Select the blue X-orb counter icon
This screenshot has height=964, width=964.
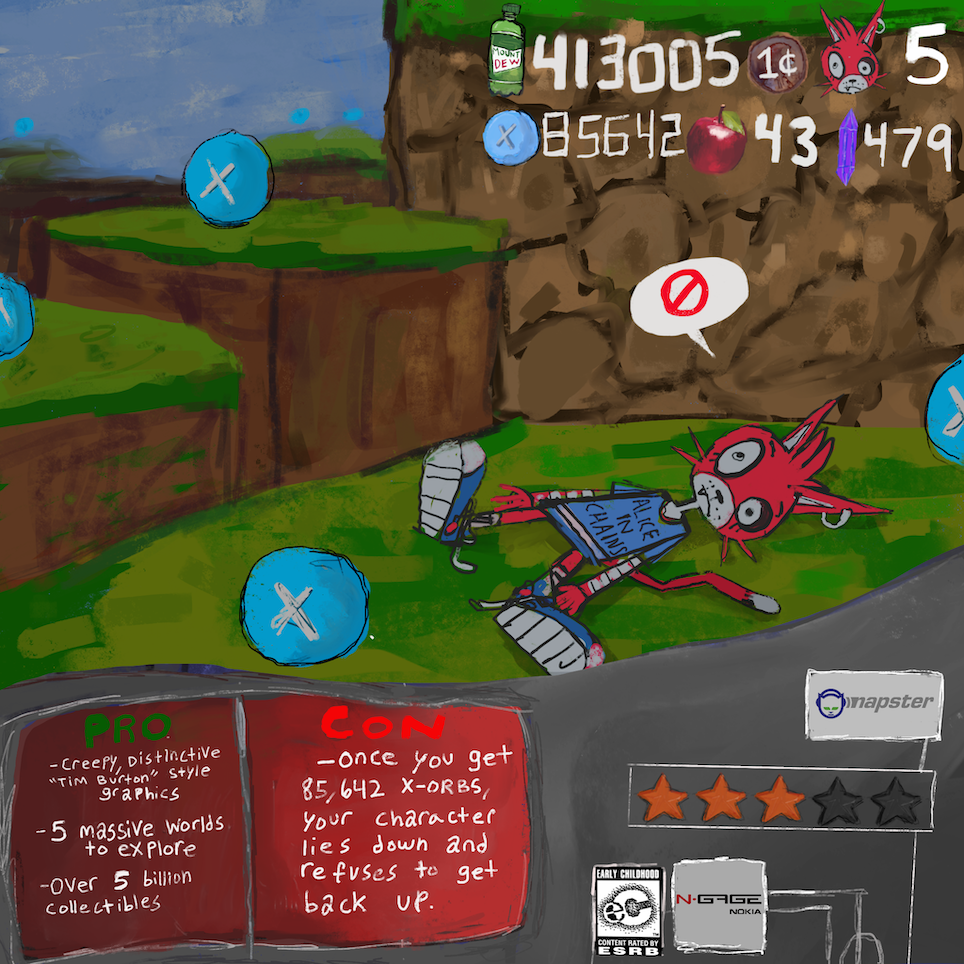click(x=507, y=137)
